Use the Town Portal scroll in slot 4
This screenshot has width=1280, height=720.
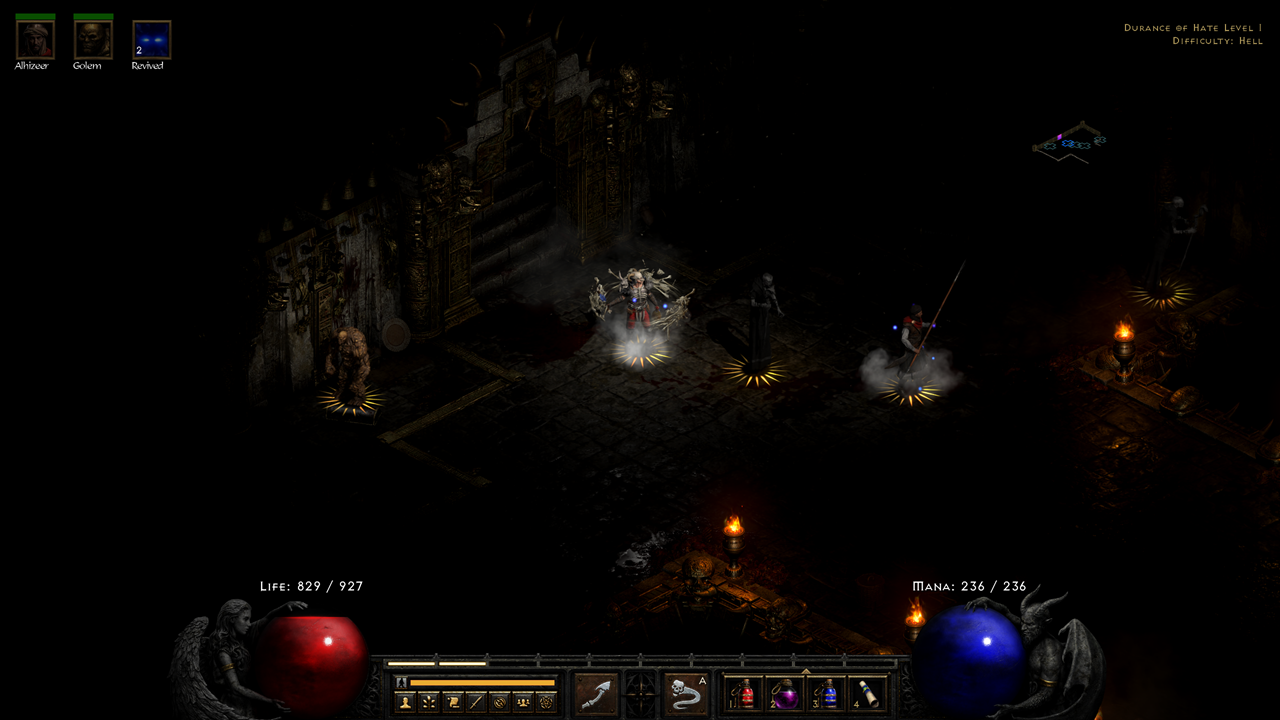point(868,694)
